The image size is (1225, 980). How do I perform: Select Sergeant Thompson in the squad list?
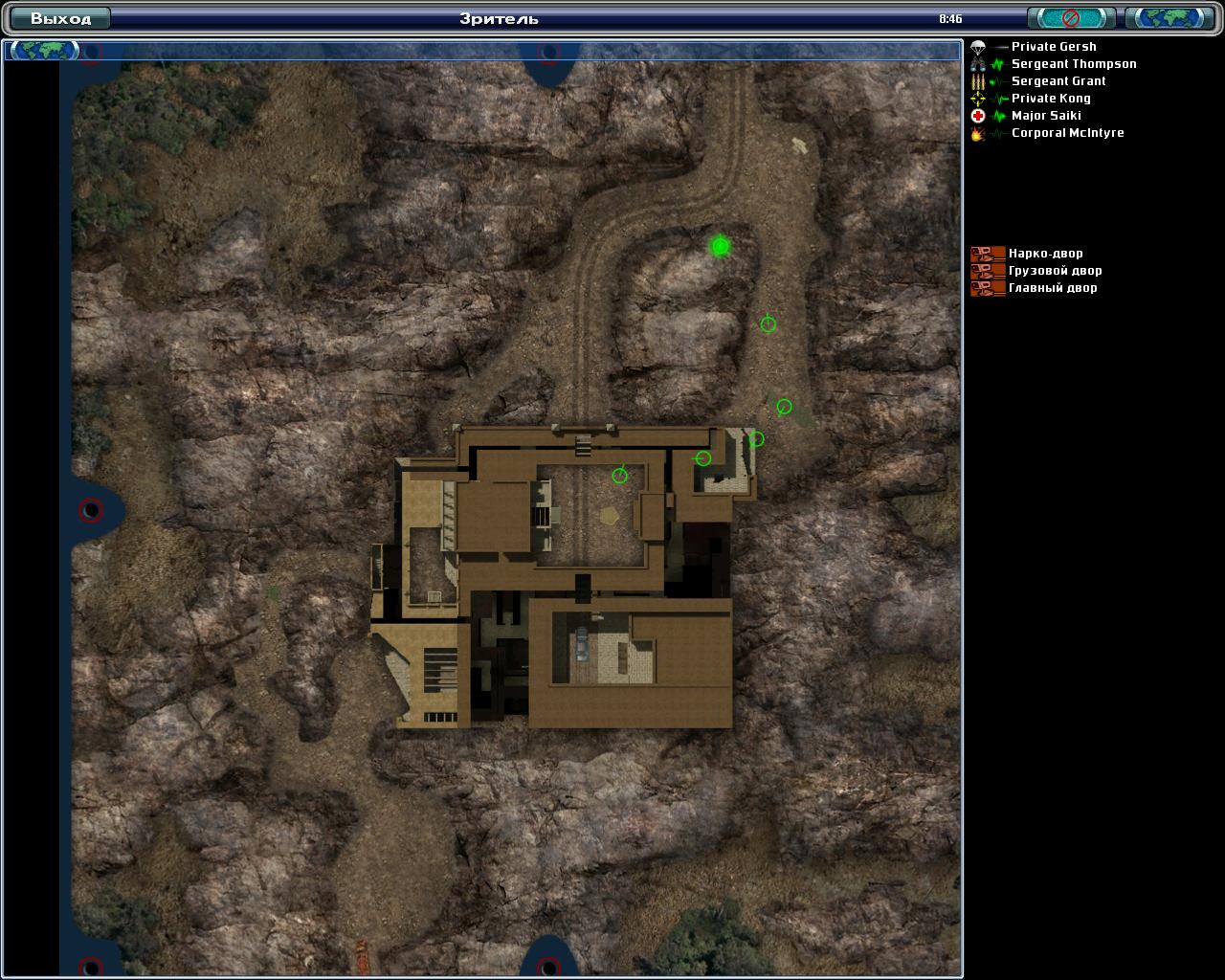[x=1073, y=64]
